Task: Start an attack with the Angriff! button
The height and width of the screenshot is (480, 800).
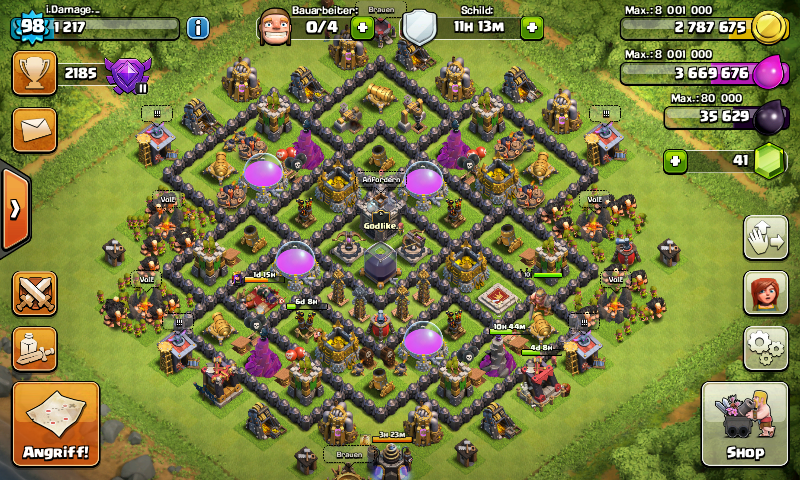Action: click(x=56, y=424)
